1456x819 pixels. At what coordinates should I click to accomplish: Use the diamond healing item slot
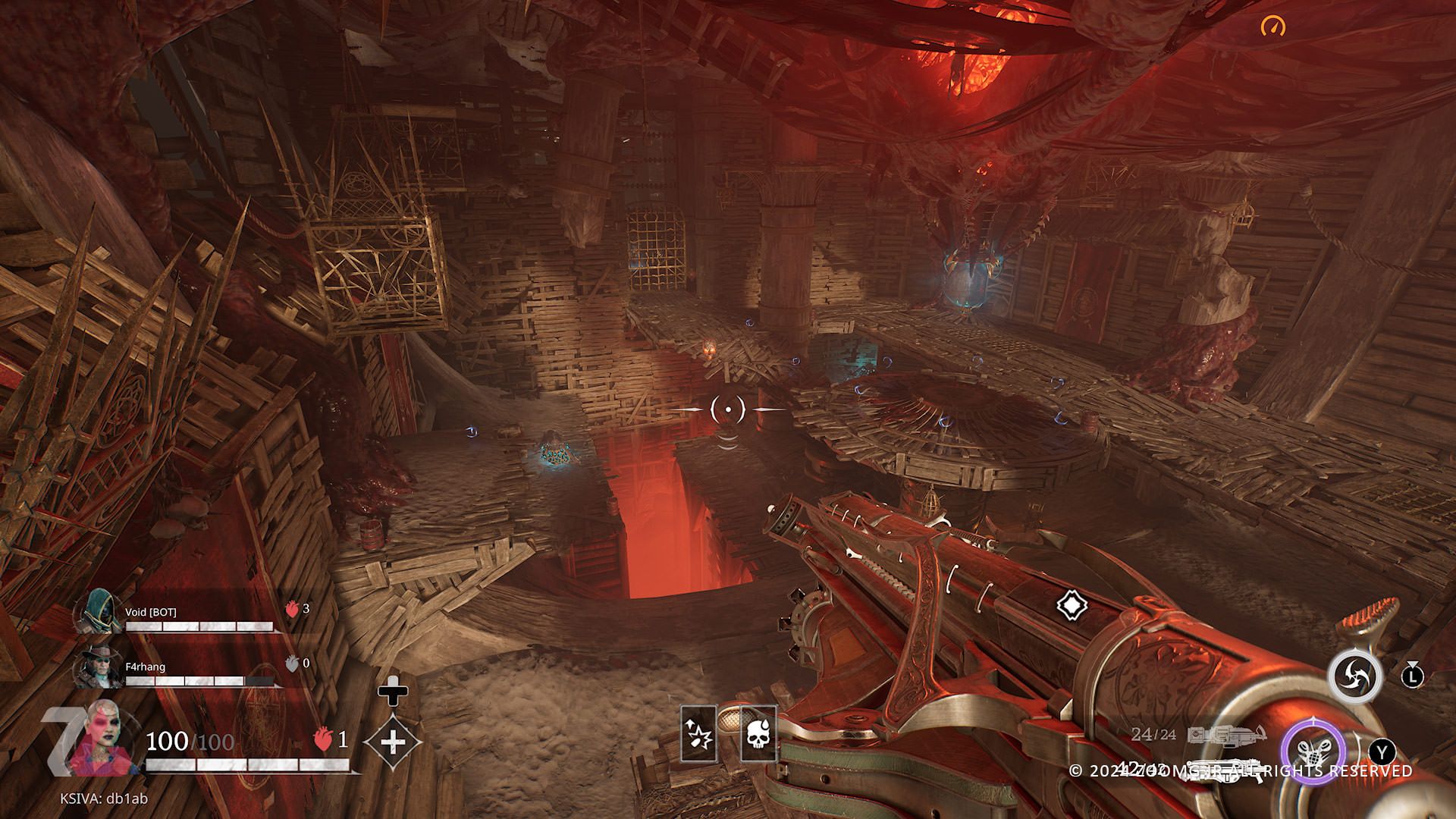tap(393, 741)
